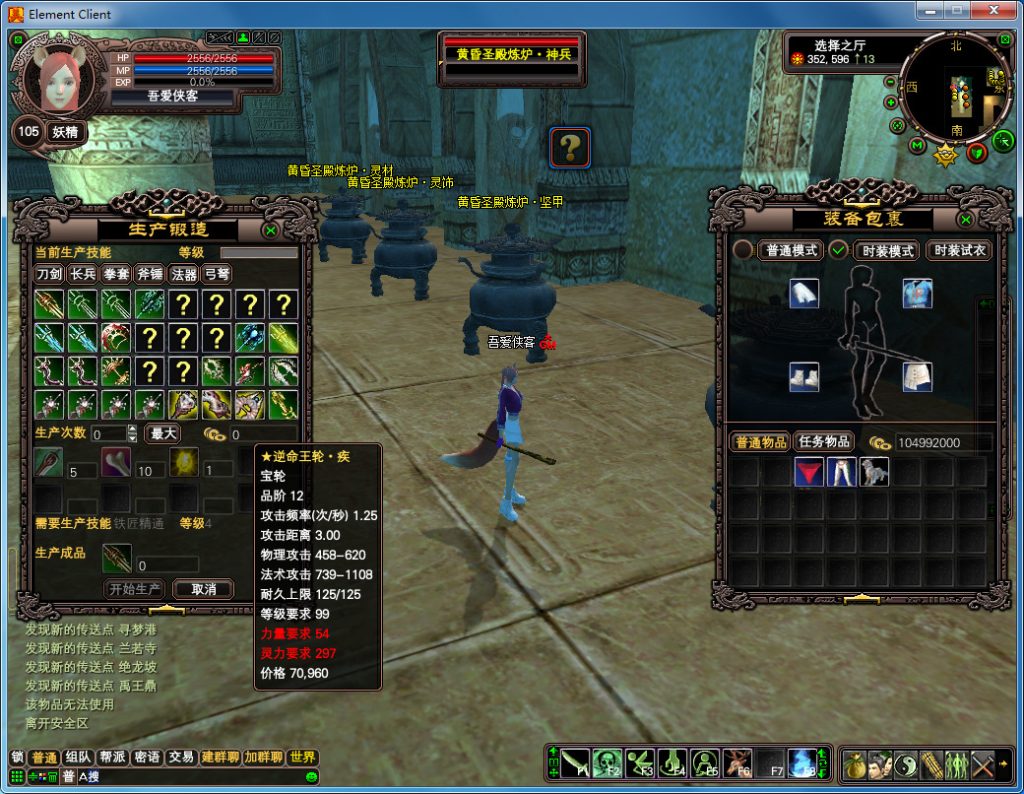Image resolution: width=1024 pixels, height=794 pixels.
Task: Switch to the 刀剑 weapon category
Action: coord(49,274)
